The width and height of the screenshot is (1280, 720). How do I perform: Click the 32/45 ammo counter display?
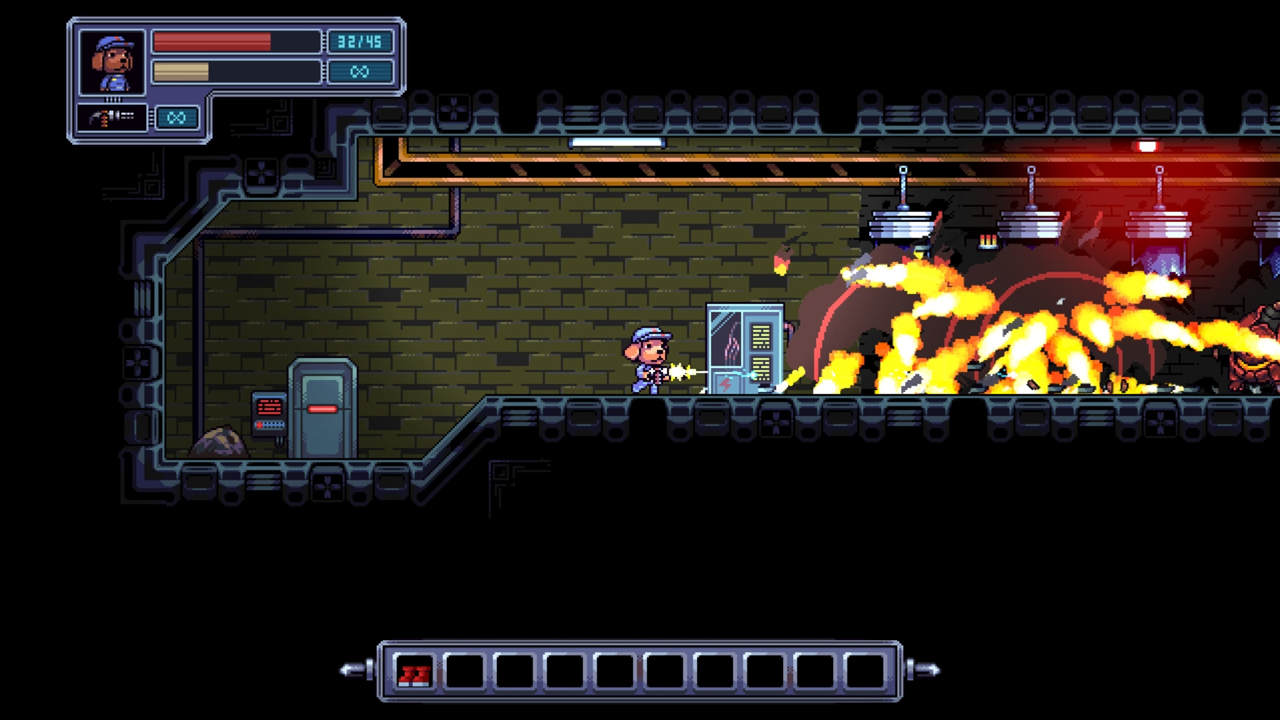359,42
